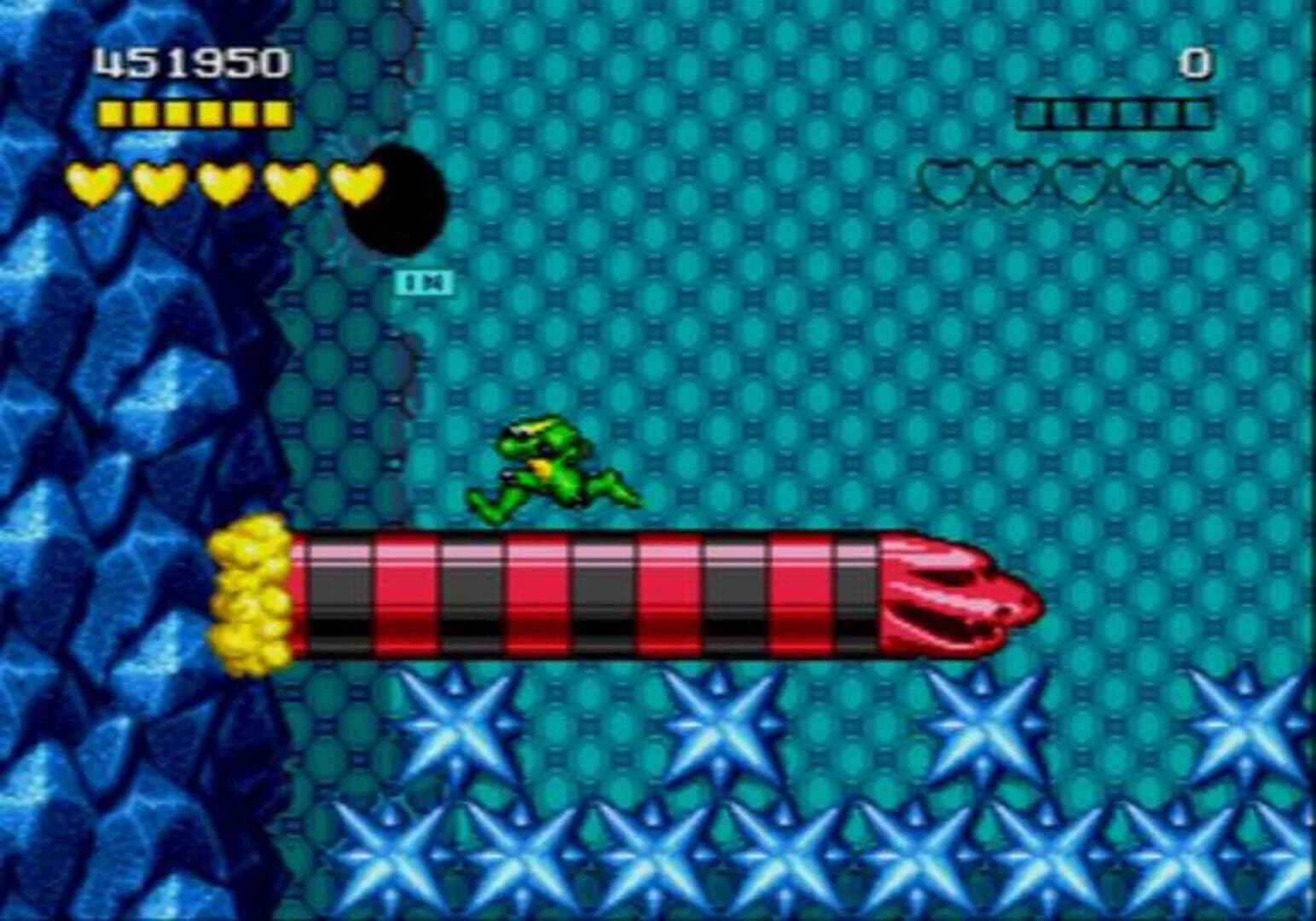Click the 0 score for player two
The height and width of the screenshot is (921, 1316).
pyautogui.click(x=1194, y=61)
